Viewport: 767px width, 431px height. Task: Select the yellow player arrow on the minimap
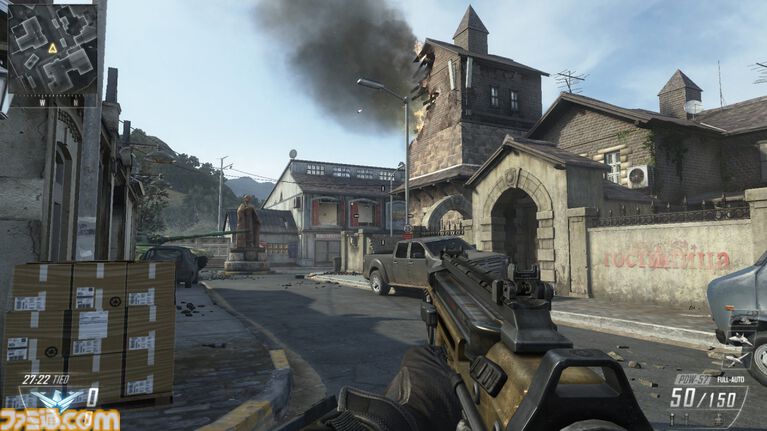[52, 47]
